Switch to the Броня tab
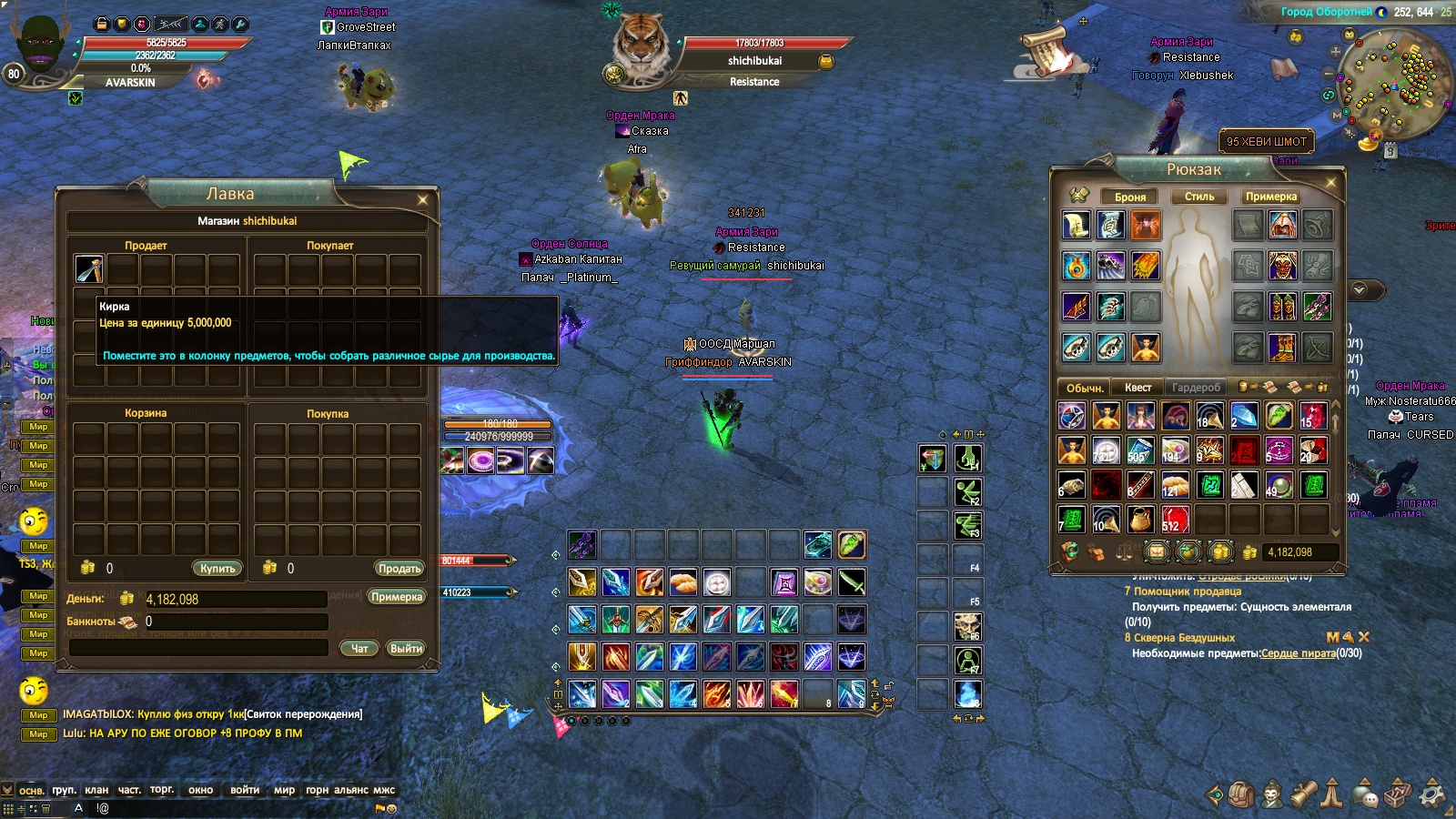 (1130, 197)
